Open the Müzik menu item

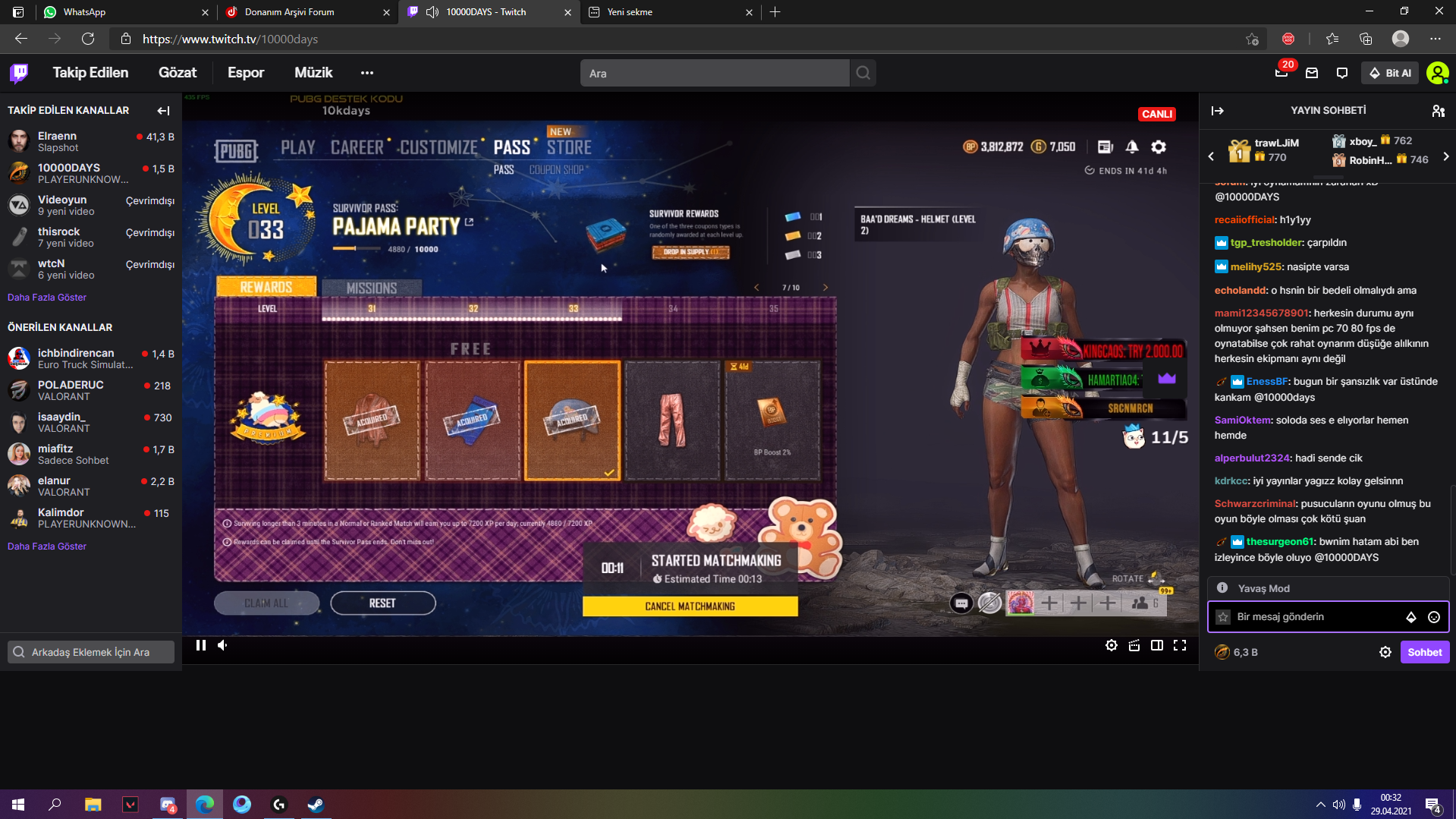pos(313,72)
